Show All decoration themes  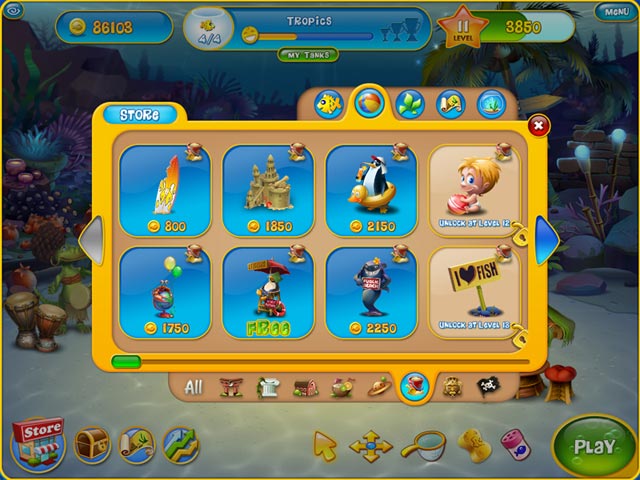coord(194,387)
